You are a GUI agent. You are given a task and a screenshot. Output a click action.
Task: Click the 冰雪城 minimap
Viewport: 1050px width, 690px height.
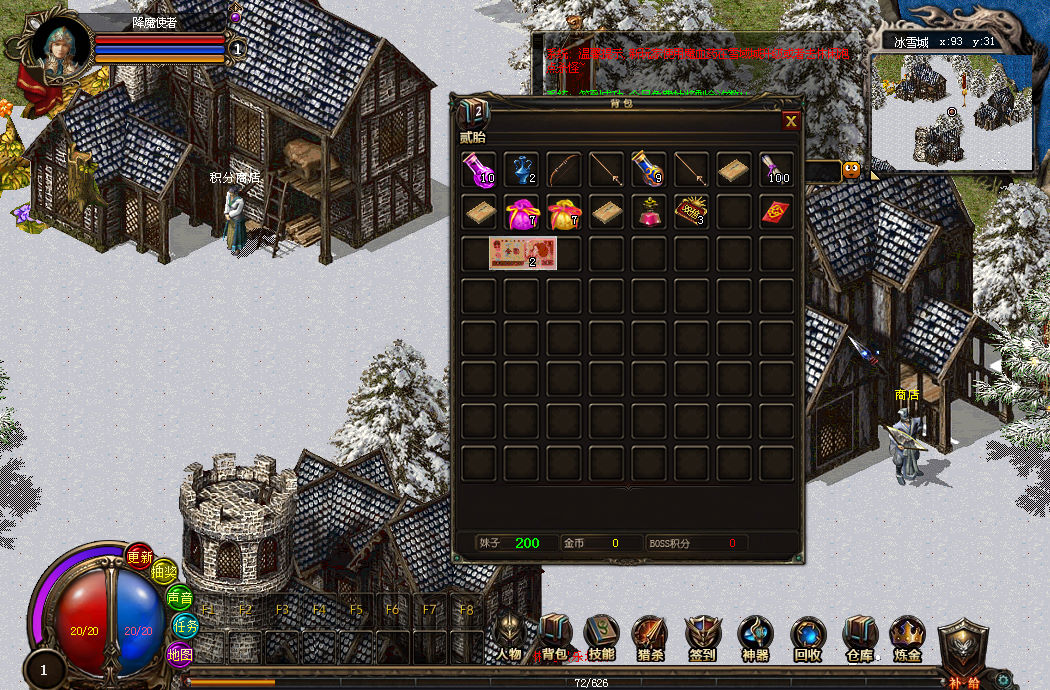(951, 110)
